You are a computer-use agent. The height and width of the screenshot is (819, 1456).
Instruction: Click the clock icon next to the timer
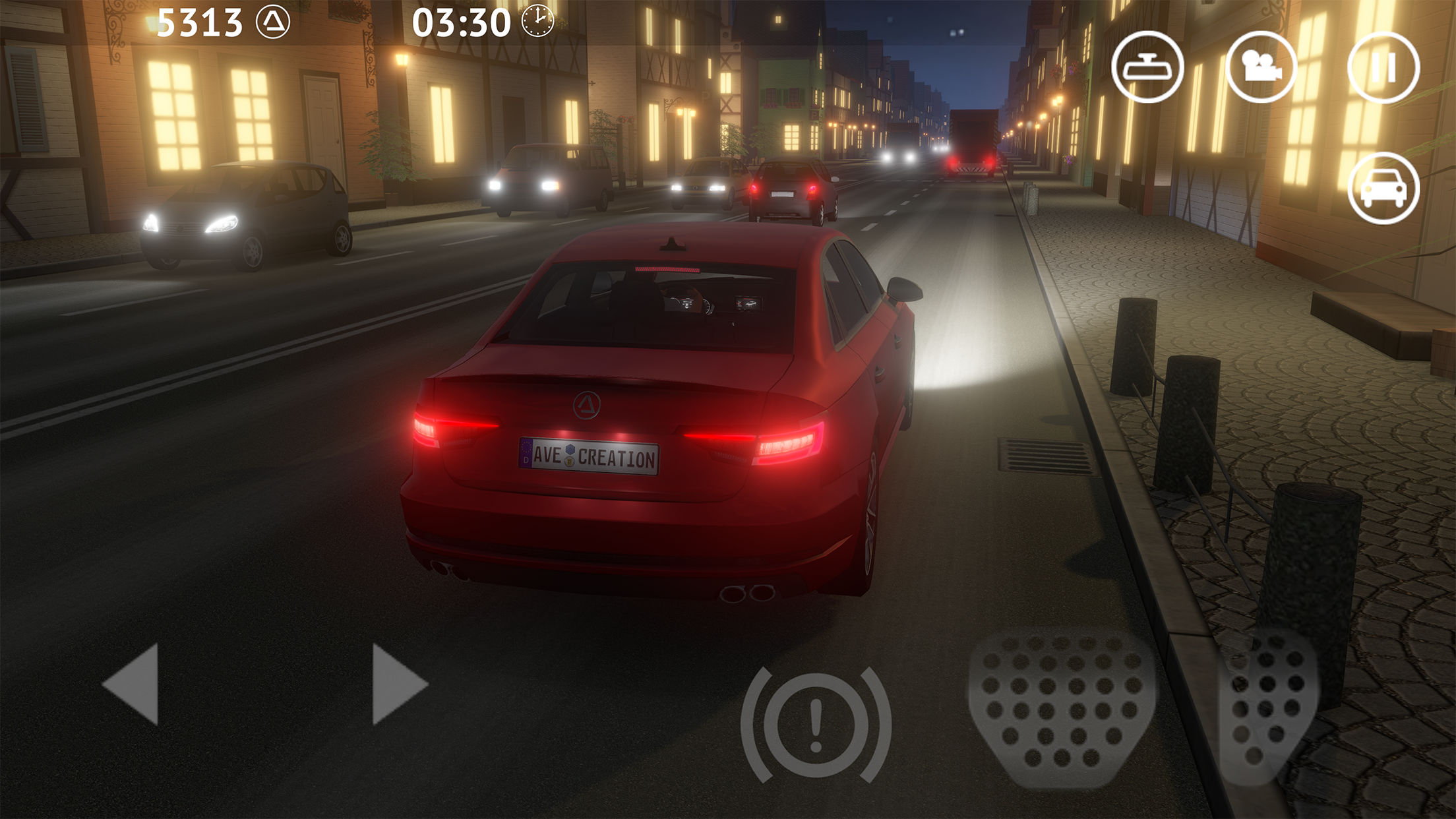click(x=537, y=22)
